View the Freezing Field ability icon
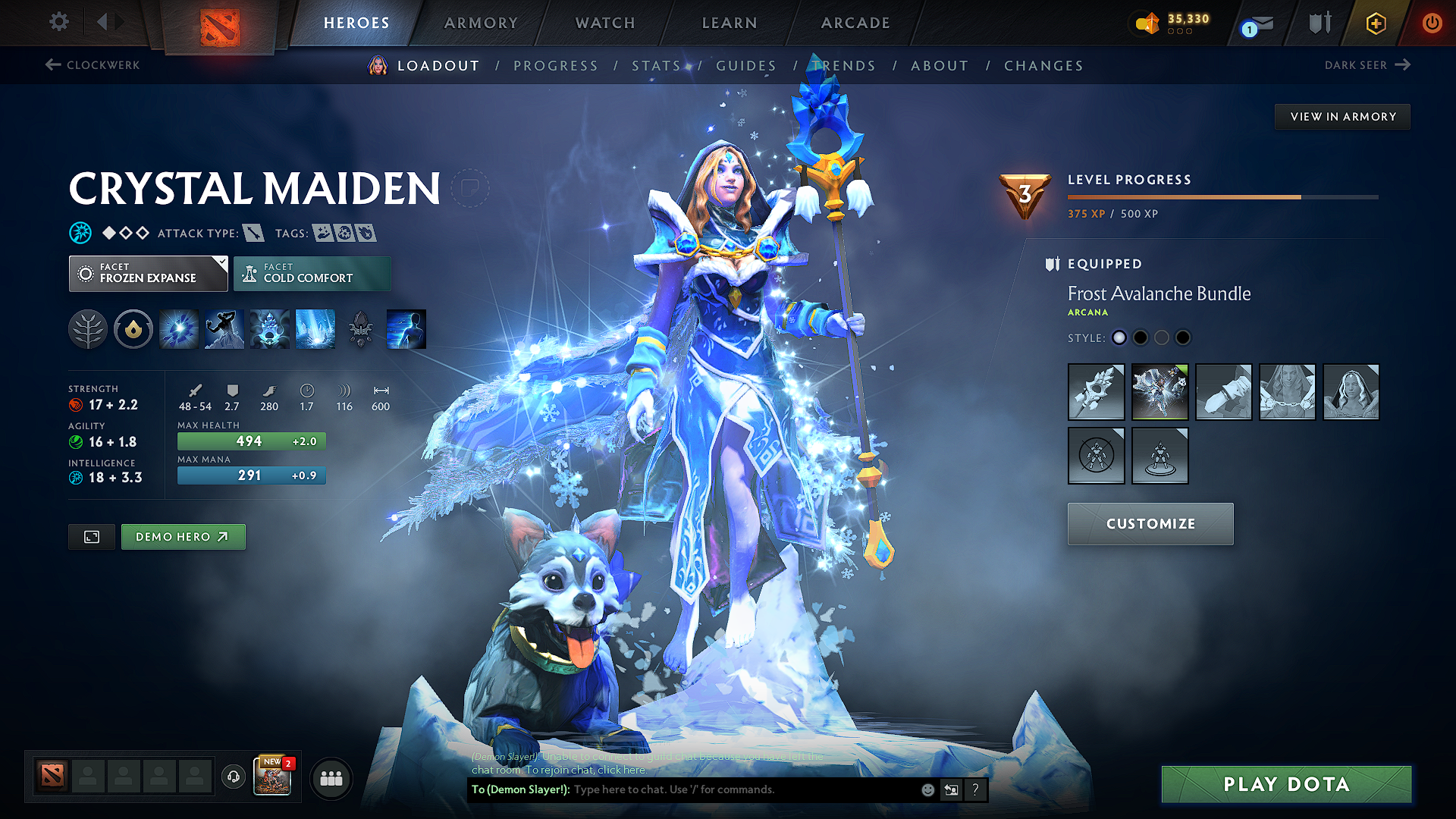Image resolution: width=1456 pixels, height=819 pixels. pyautogui.click(x=315, y=328)
